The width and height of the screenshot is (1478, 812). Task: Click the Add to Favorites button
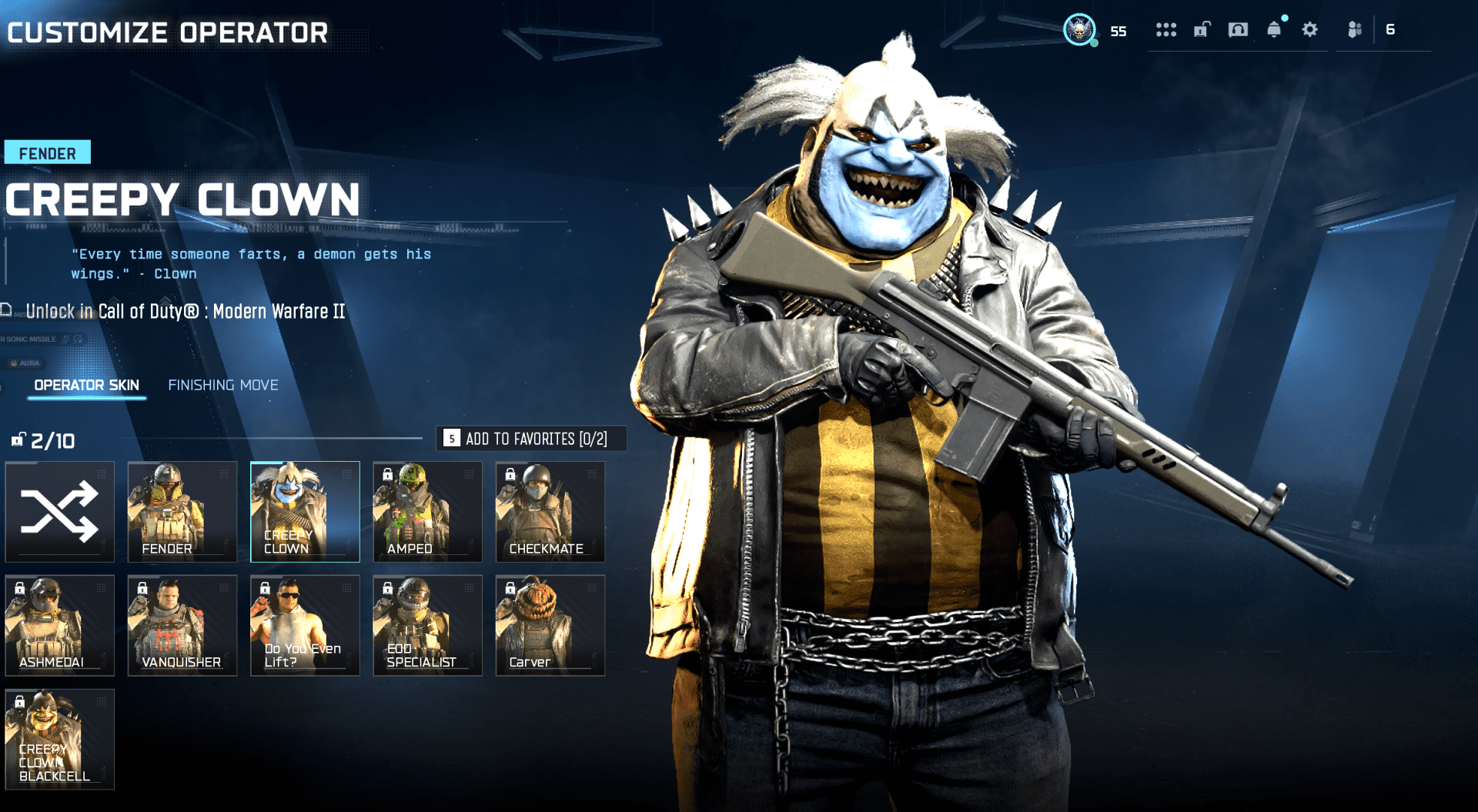(531, 439)
